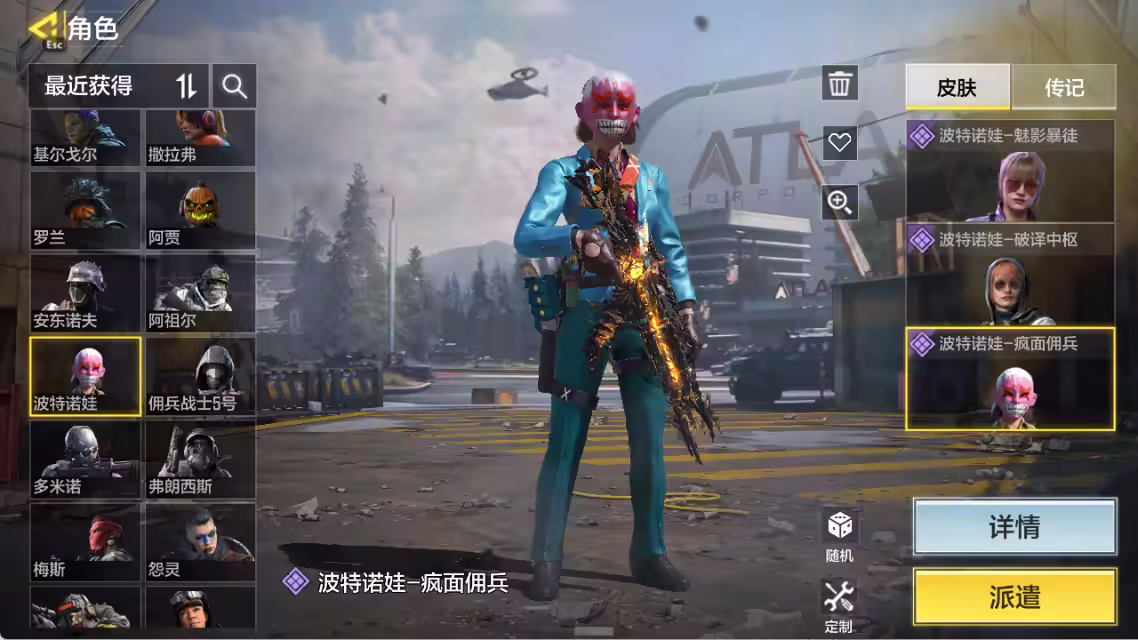Choose the 波特诺娃-破译中枢 skin
Screen dimensions: 1138x640
[x=1010, y=276]
